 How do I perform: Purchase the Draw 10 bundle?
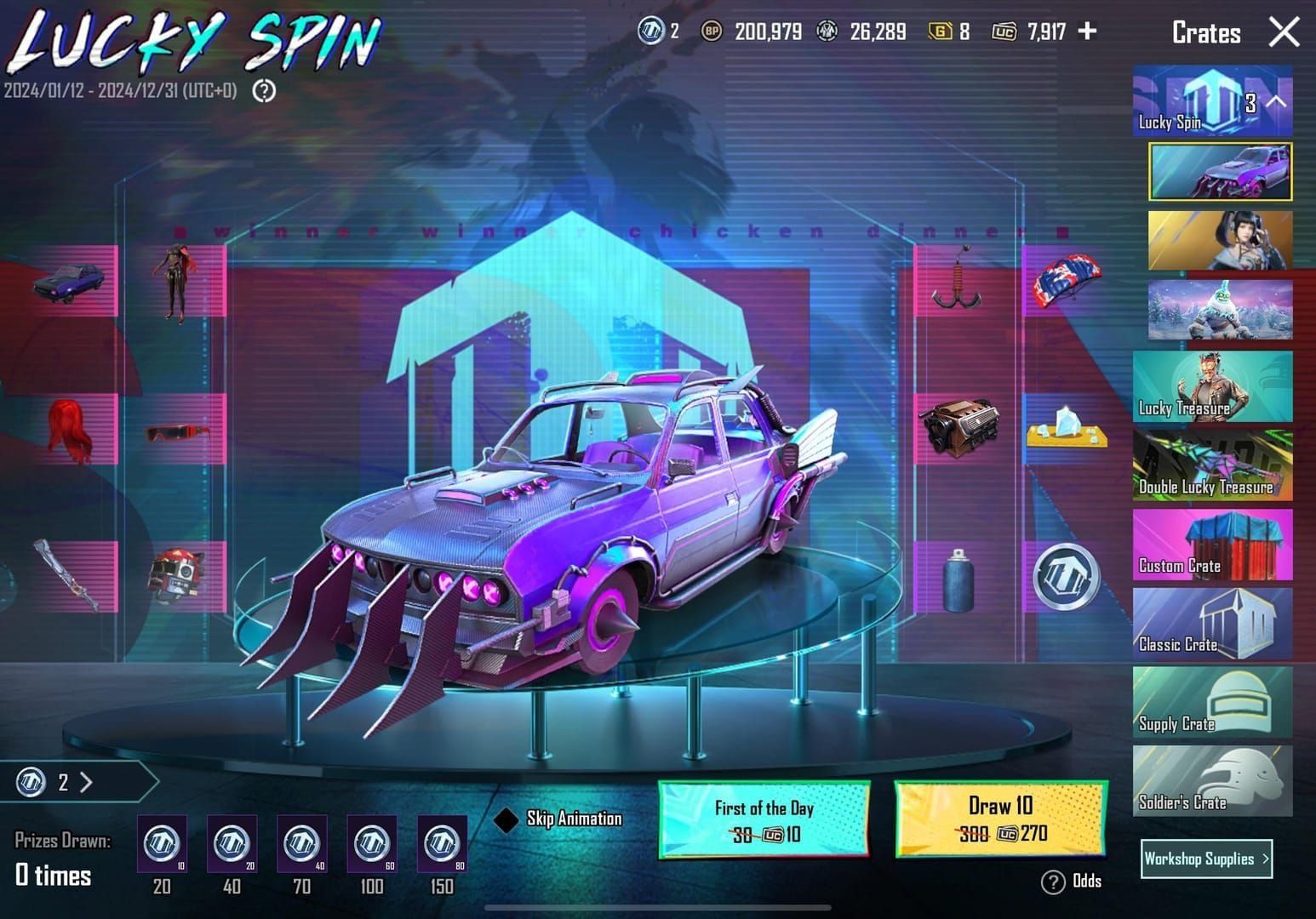[x=1000, y=819]
